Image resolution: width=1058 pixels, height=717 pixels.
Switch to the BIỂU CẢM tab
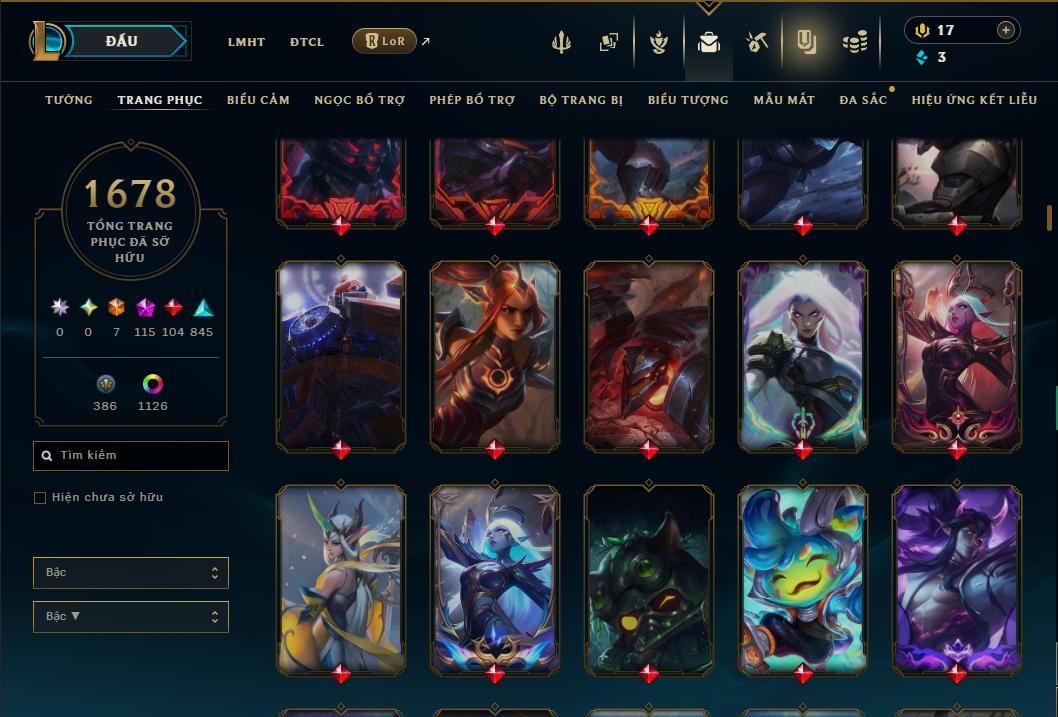click(258, 100)
